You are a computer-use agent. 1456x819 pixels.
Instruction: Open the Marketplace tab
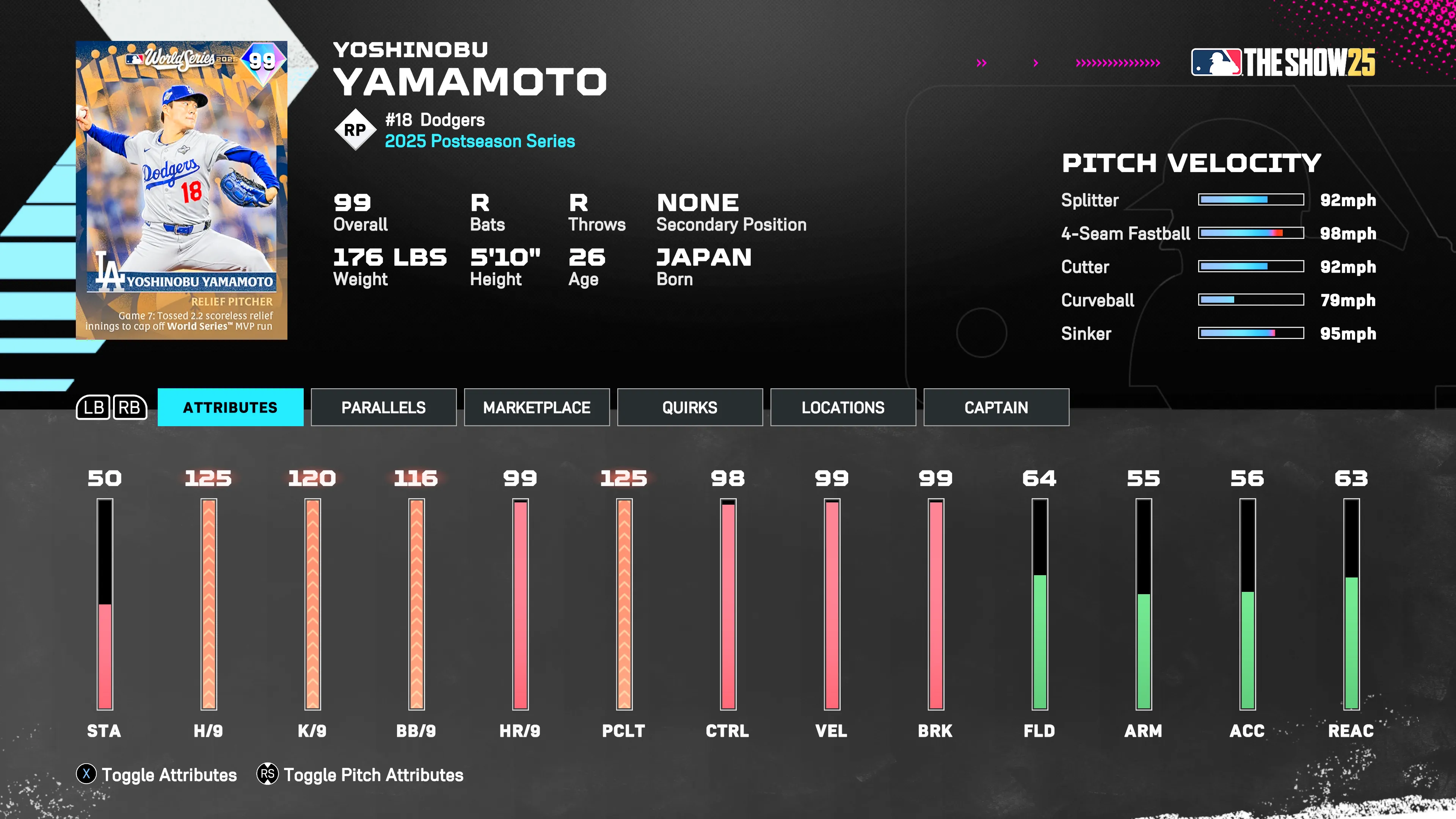point(537,407)
